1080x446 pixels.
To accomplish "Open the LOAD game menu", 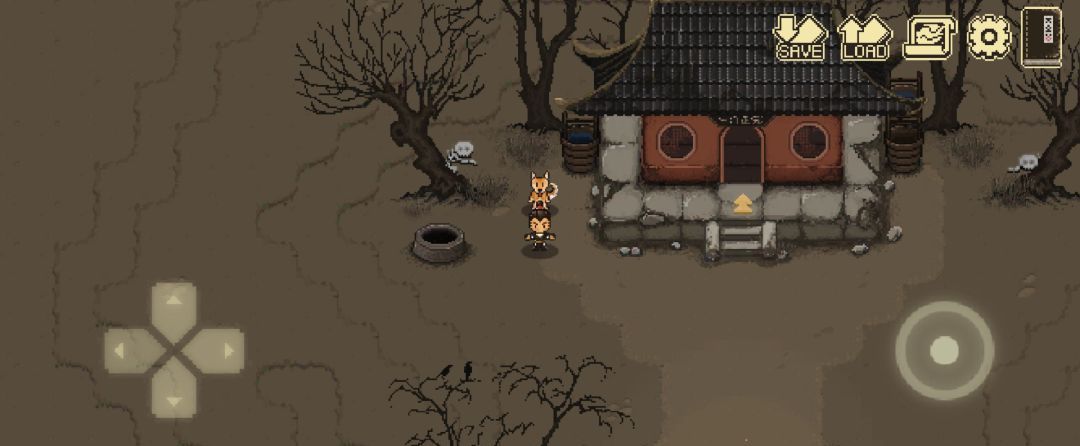I will point(864,38).
